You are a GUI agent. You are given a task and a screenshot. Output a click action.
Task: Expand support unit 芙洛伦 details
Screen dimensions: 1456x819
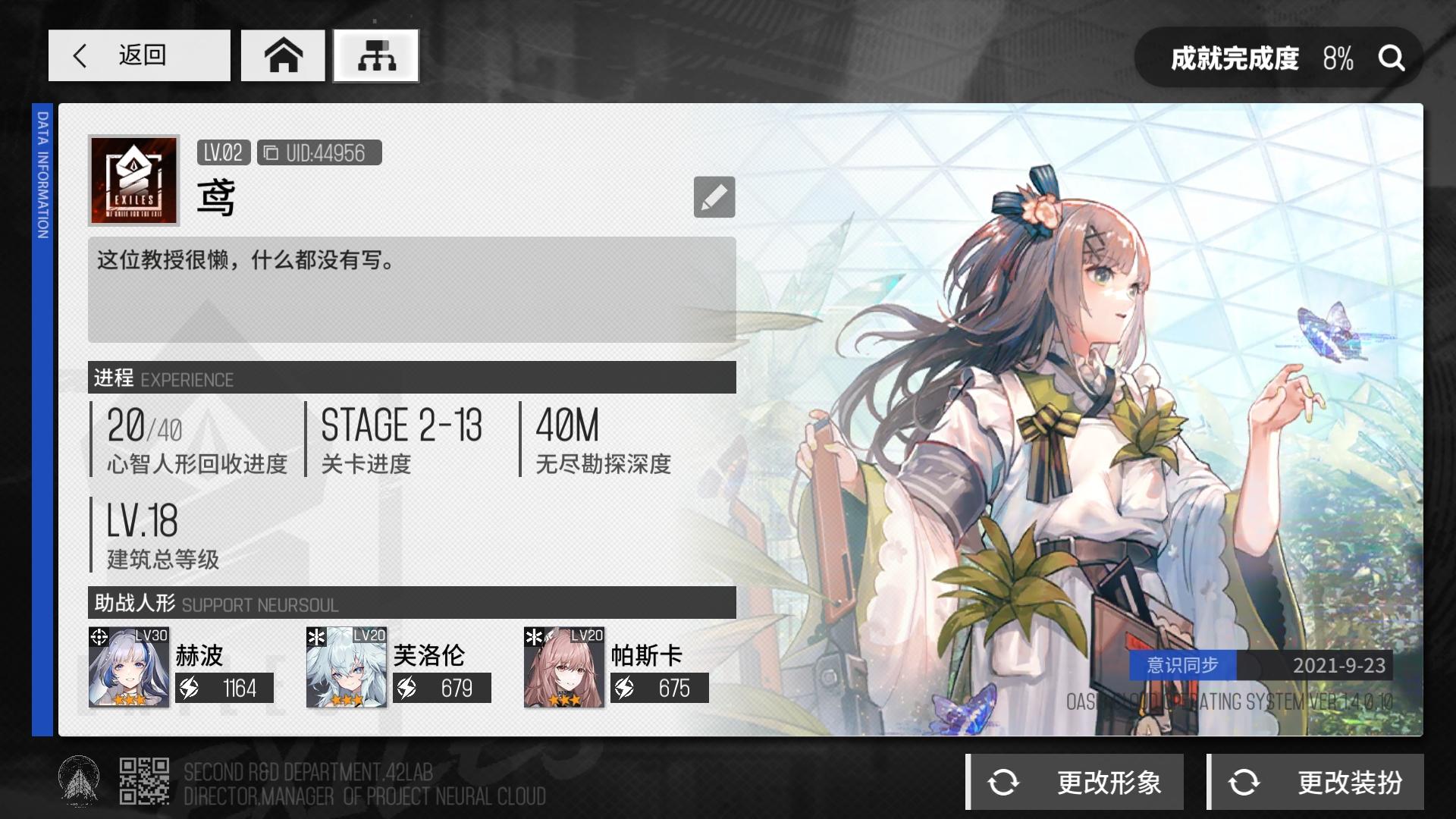345,667
